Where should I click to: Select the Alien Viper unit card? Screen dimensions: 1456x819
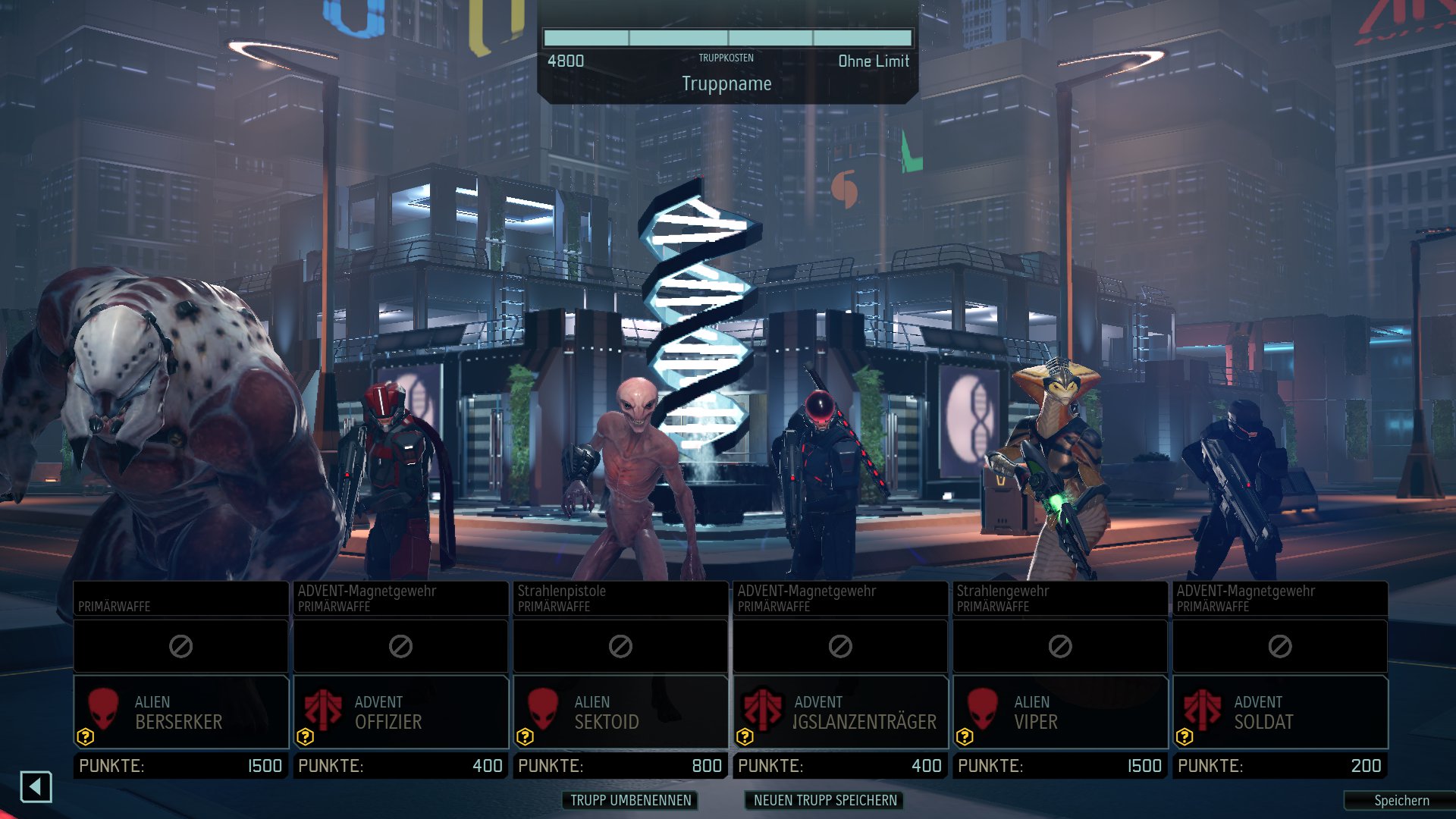(x=1060, y=712)
